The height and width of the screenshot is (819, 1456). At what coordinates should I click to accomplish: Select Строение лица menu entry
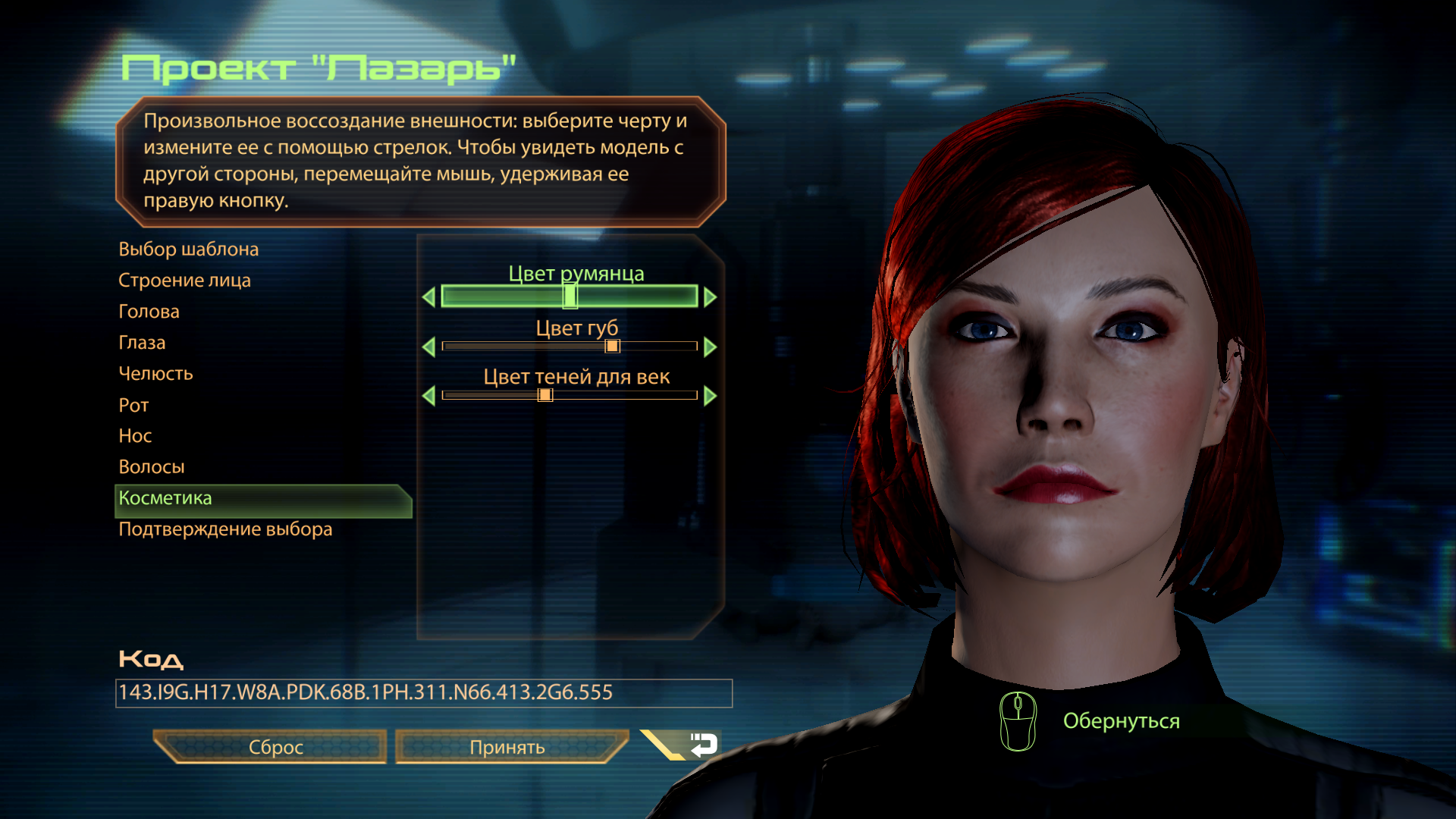(x=184, y=281)
